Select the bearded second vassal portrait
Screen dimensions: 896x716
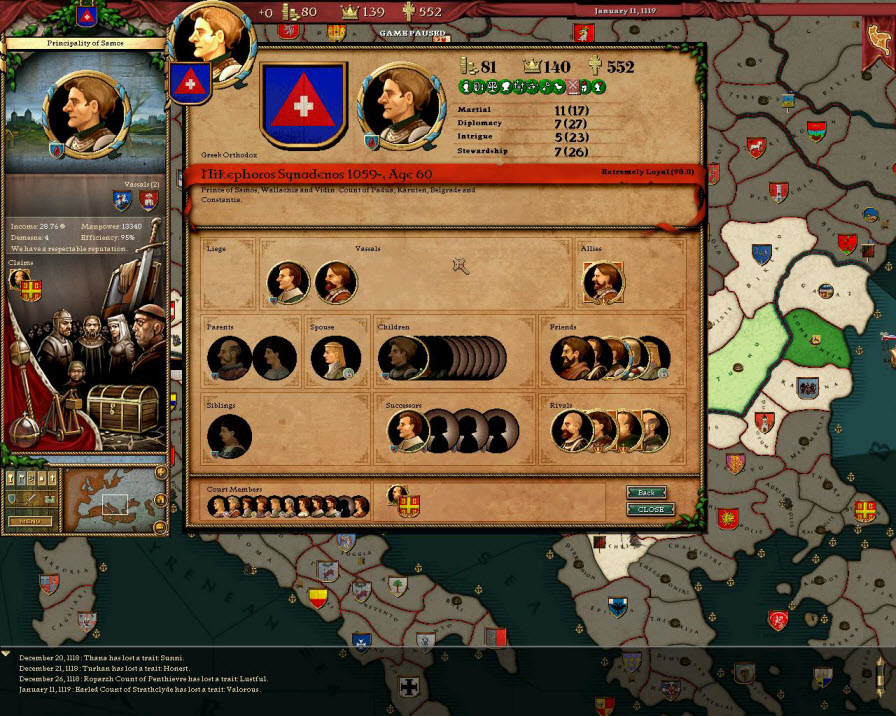(x=335, y=283)
